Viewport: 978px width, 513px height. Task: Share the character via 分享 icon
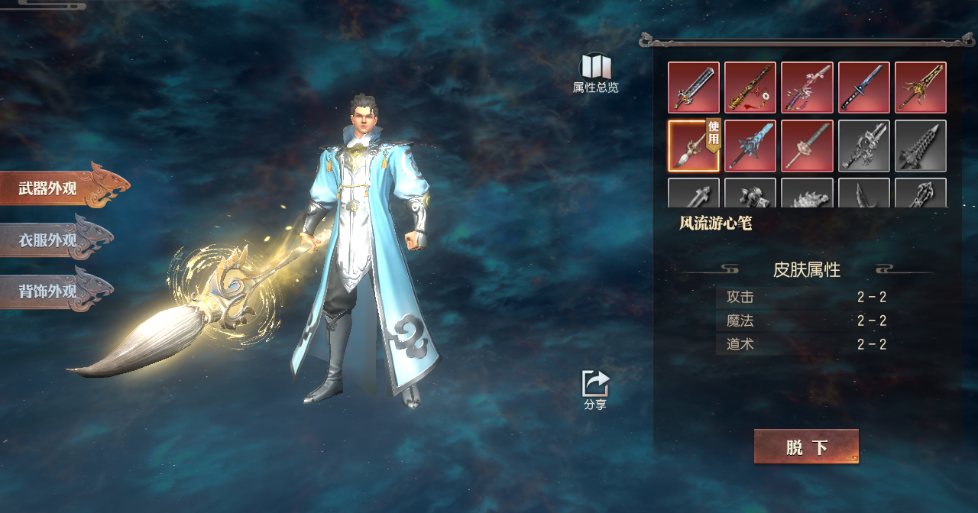595,390
